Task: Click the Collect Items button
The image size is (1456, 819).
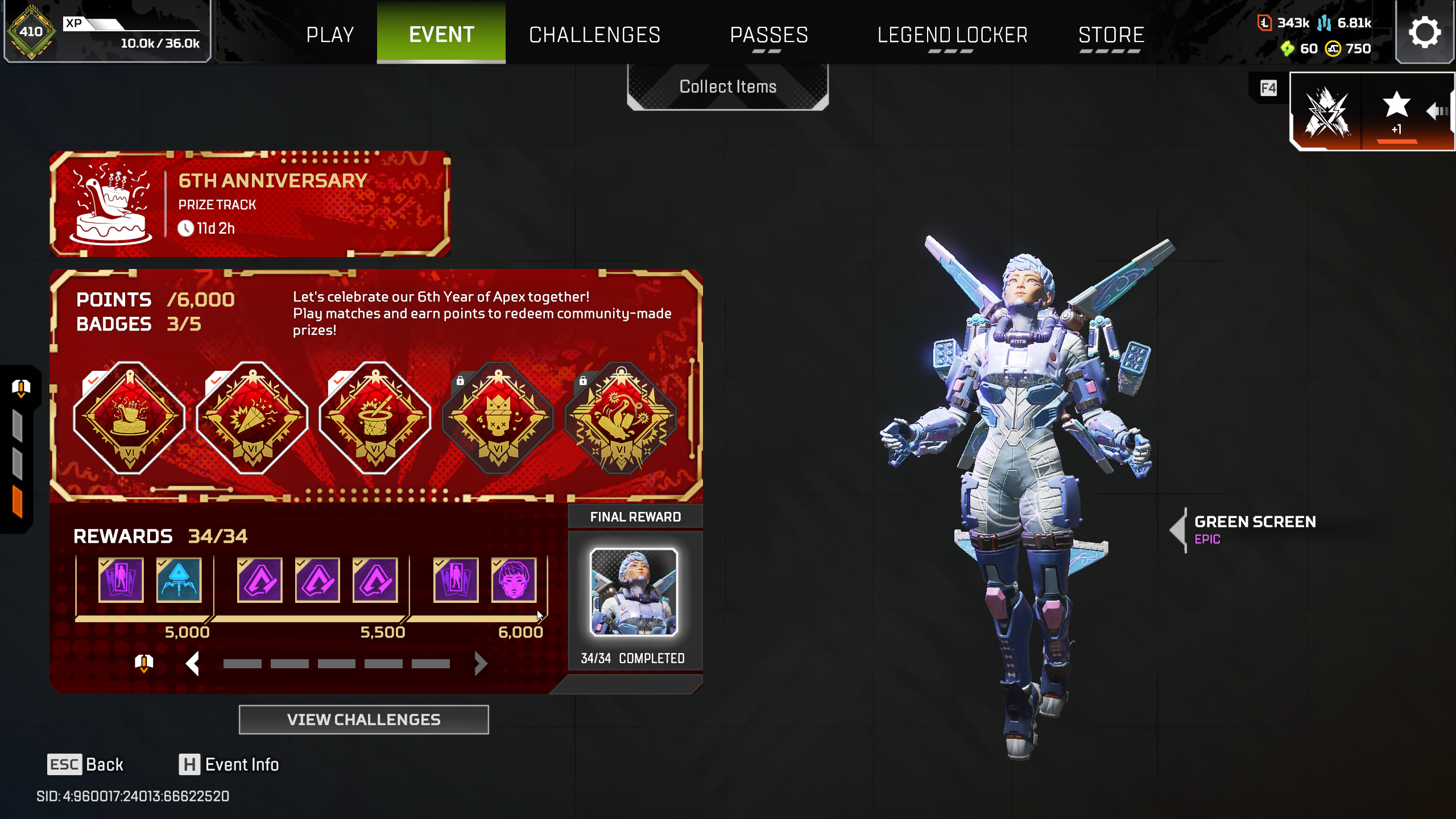Action: point(727,86)
